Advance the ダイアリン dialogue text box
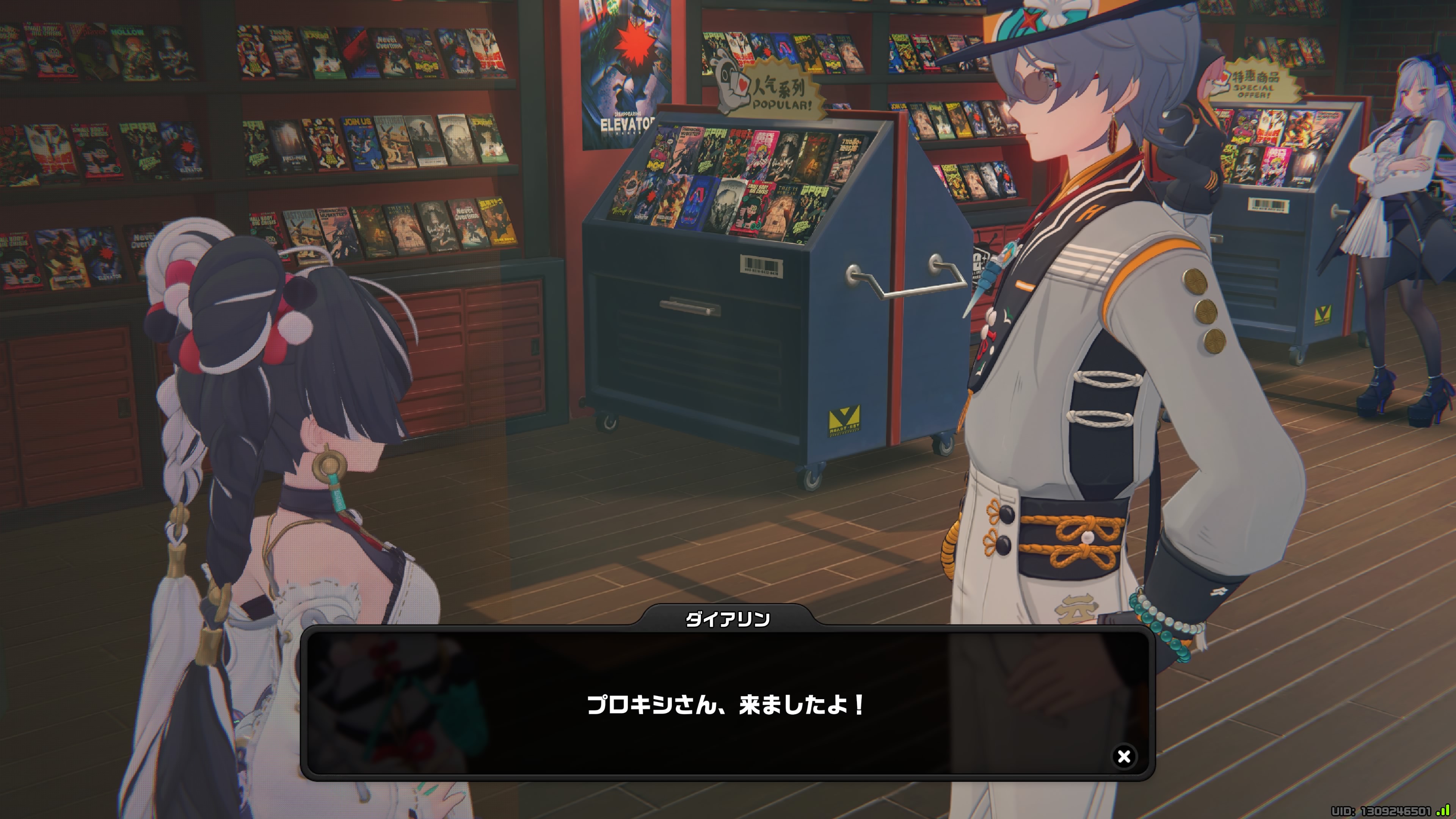The width and height of the screenshot is (1456, 819). coord(727,704)
